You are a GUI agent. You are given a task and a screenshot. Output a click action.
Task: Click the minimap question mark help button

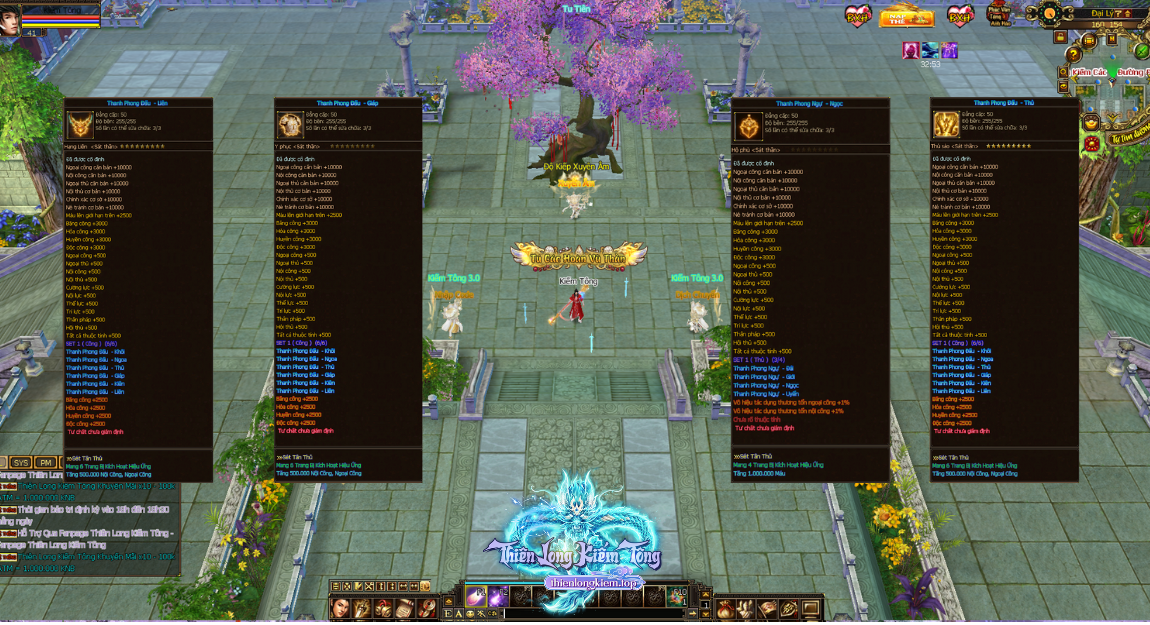coord(1074,54)
